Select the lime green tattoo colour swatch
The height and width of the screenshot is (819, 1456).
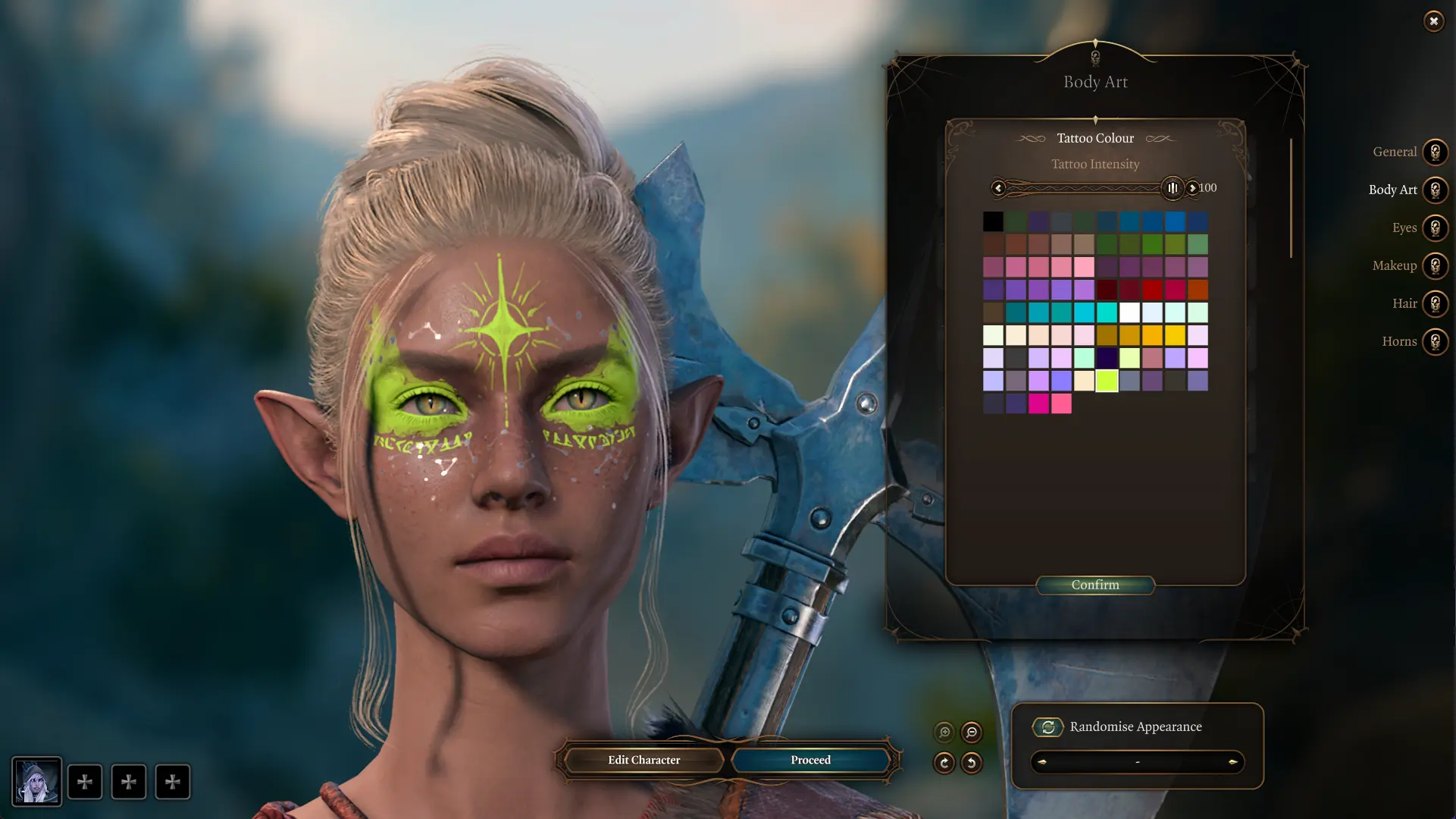1107,381
